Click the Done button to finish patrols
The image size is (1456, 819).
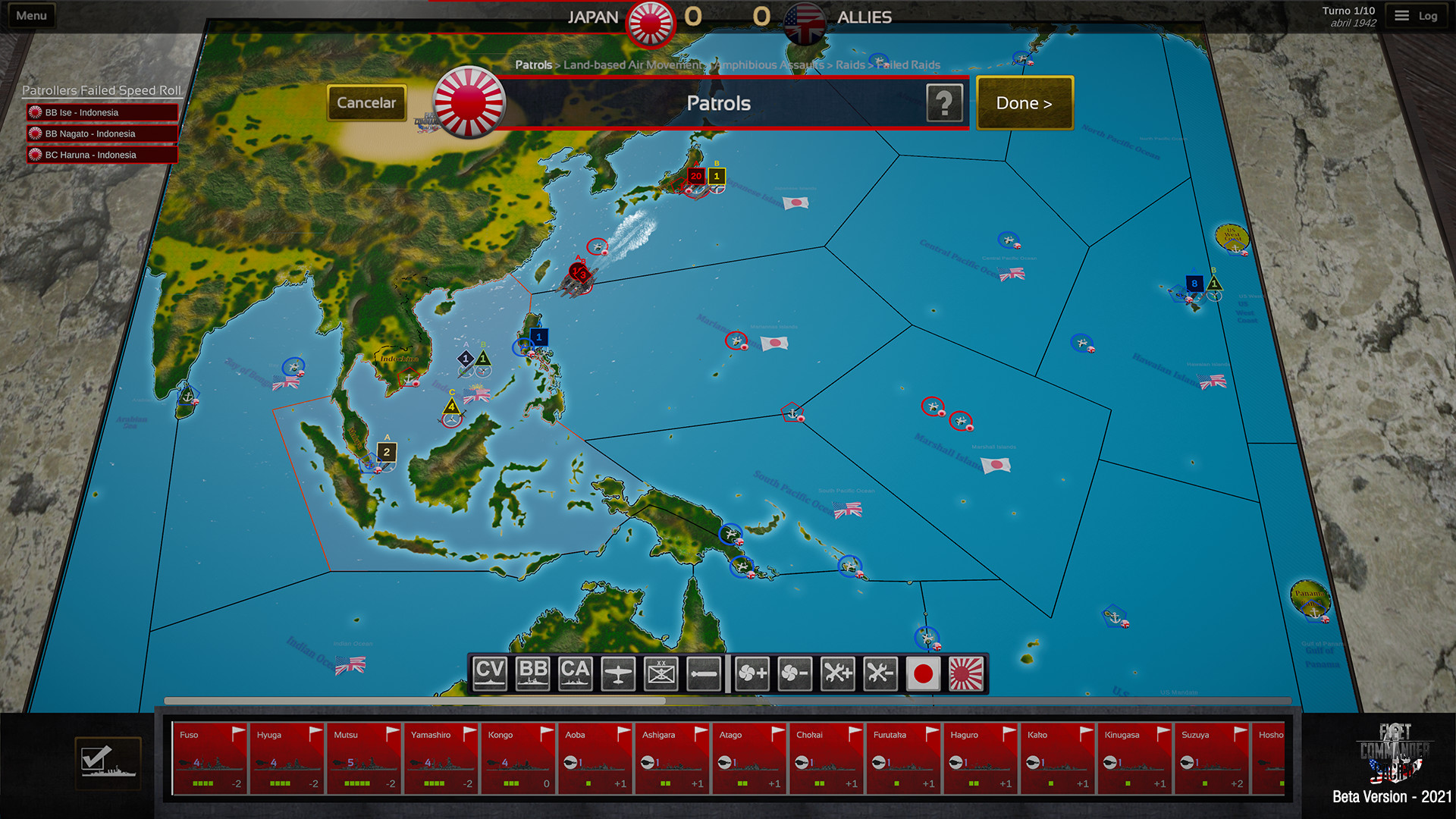[1024, 103]
